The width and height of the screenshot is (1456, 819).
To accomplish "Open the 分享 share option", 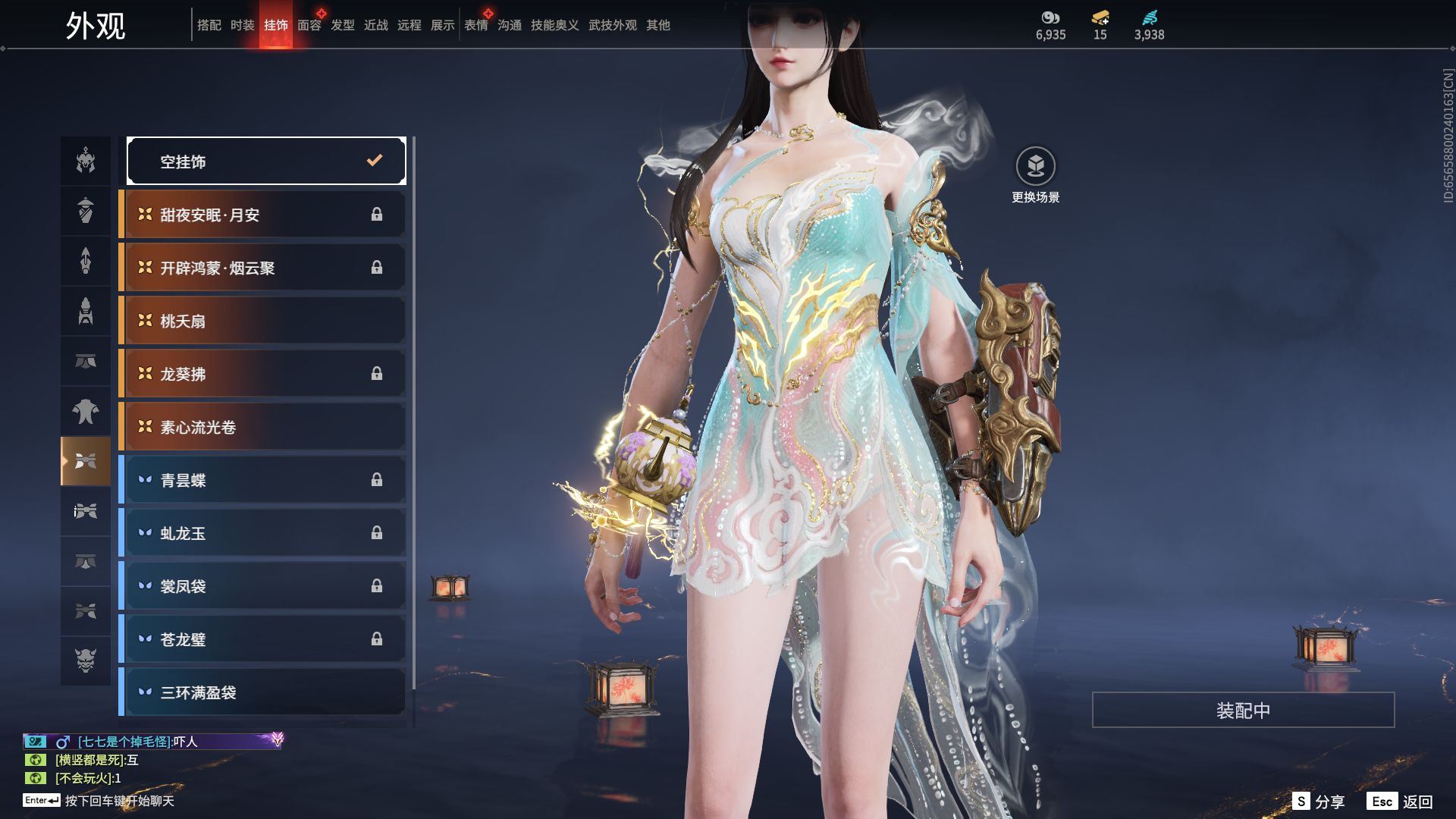I will click(x=1319, y=802).
